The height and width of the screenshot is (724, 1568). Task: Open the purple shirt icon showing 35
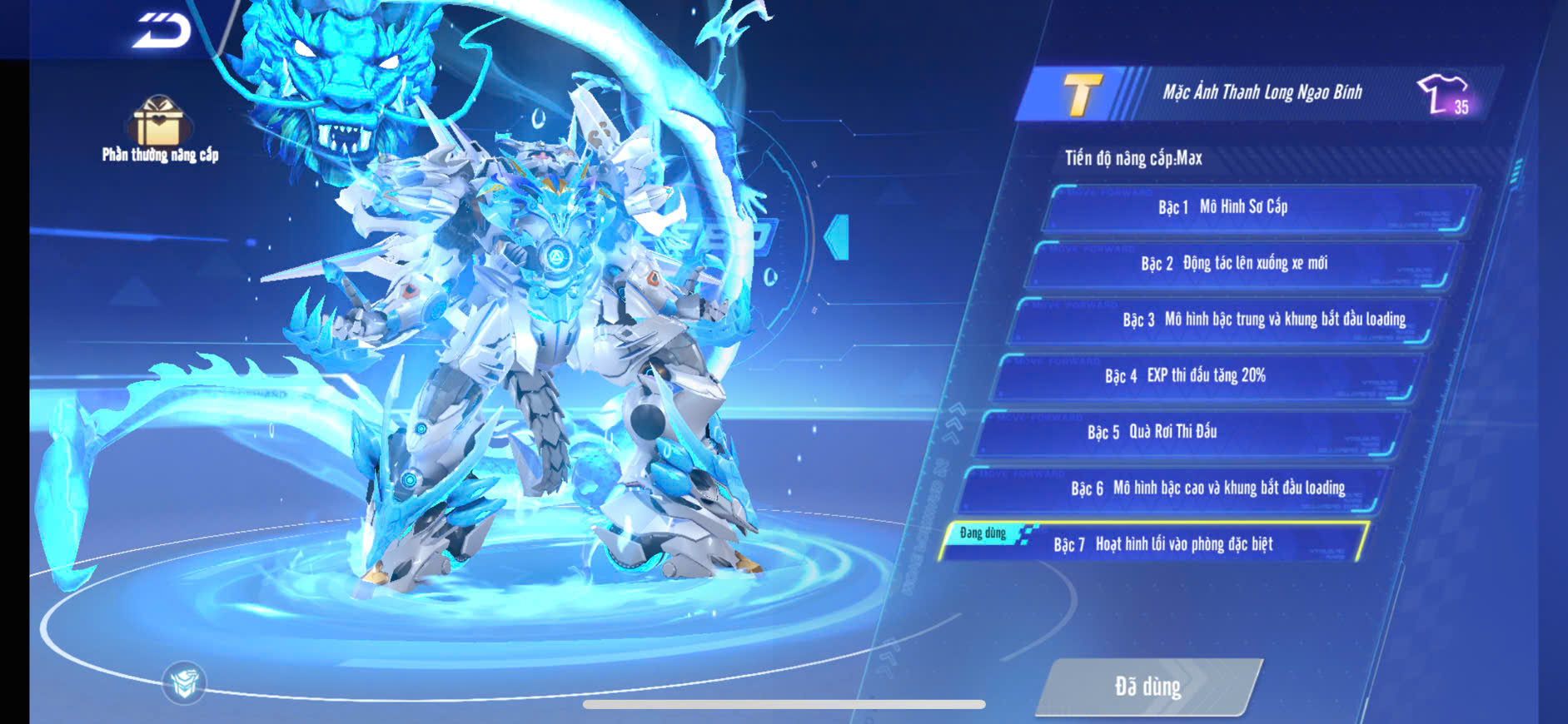pos(1445,94)
